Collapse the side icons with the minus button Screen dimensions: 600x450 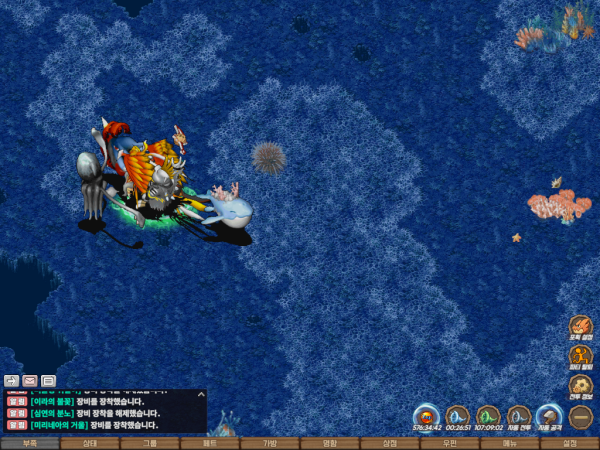coord(581,415)
